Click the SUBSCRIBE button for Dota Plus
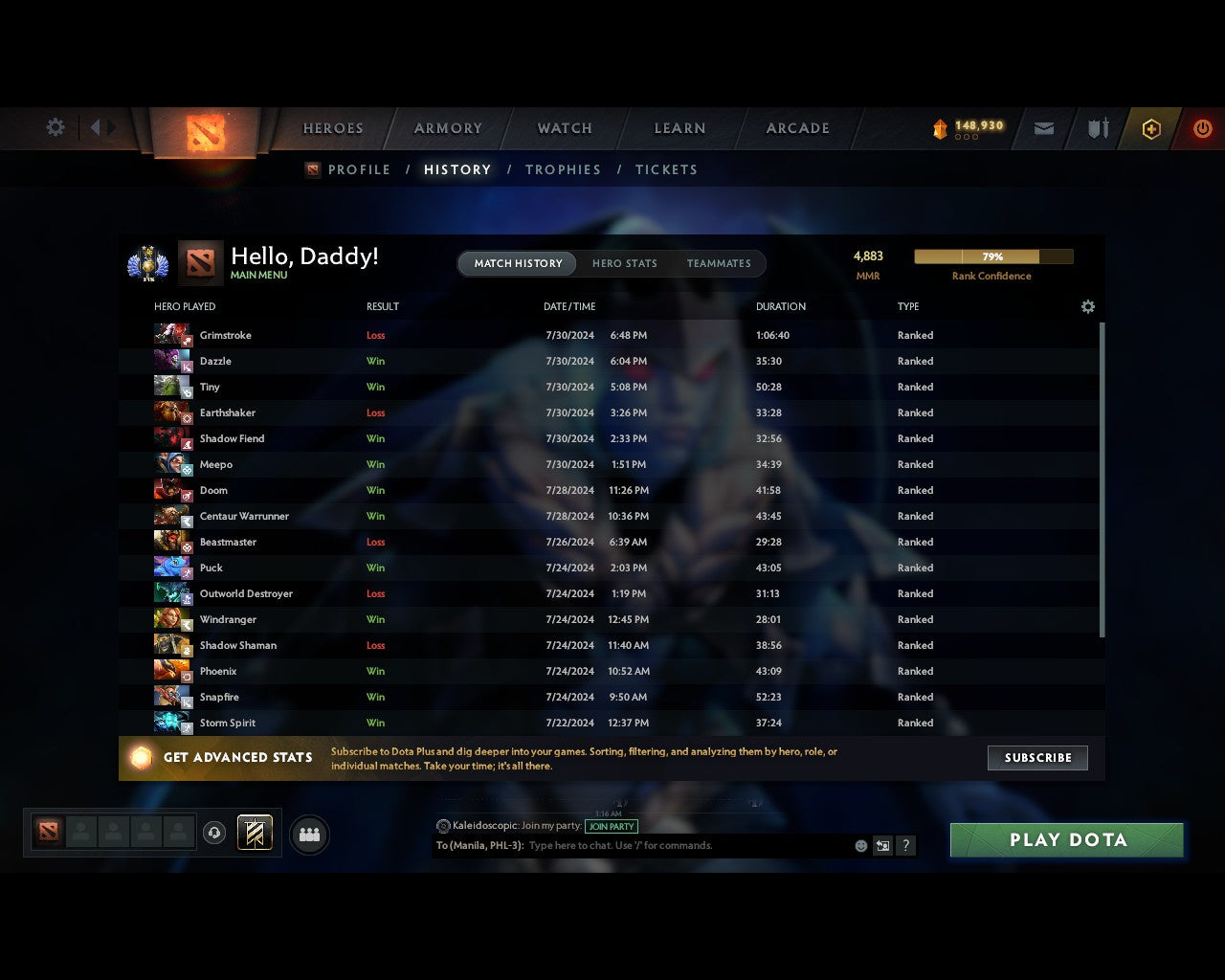This screenshot has width=1225, height=980. [1037, 758]
